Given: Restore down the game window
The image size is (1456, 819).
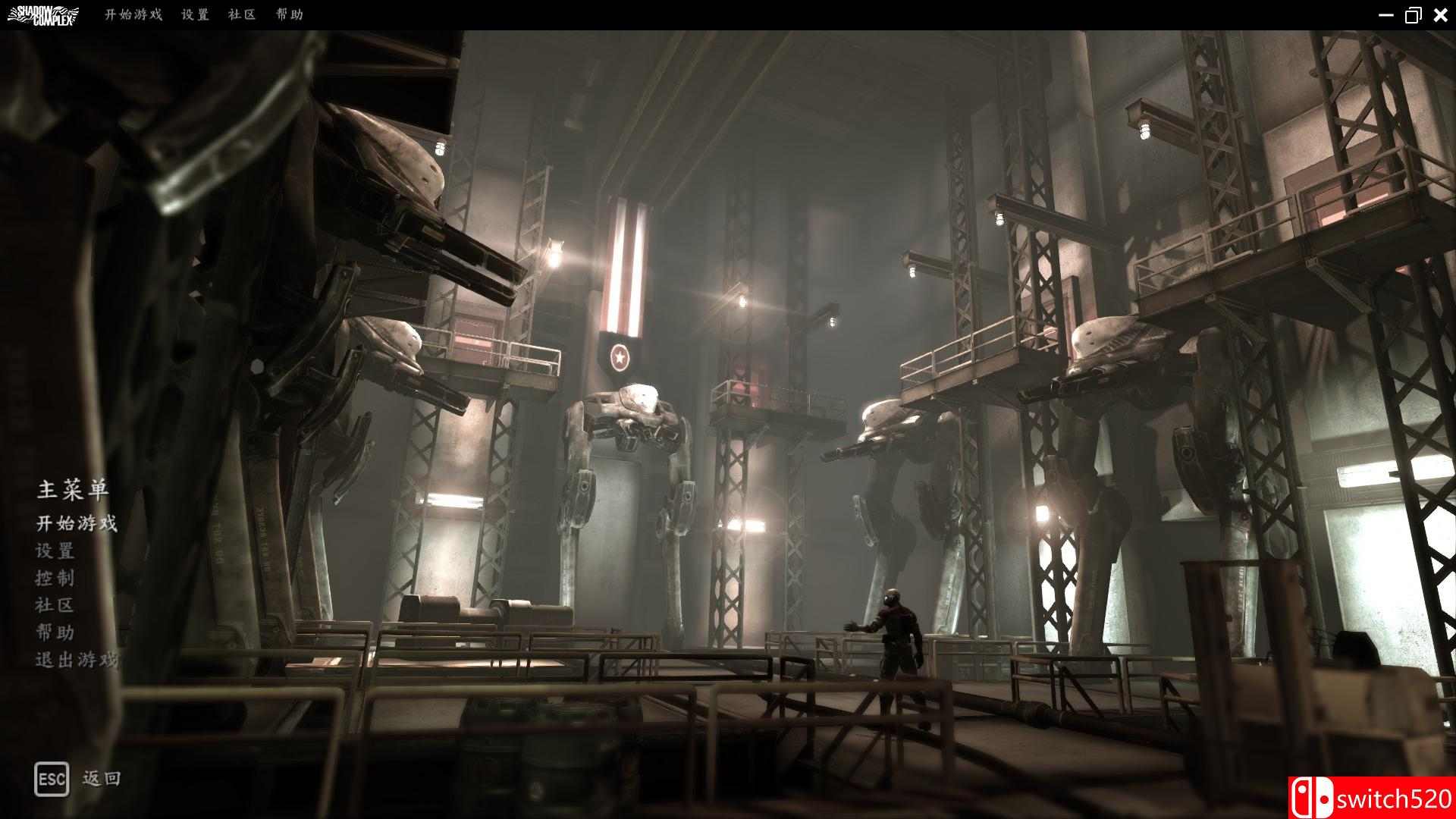Looking at the screenshot, I should [1413, 15].
